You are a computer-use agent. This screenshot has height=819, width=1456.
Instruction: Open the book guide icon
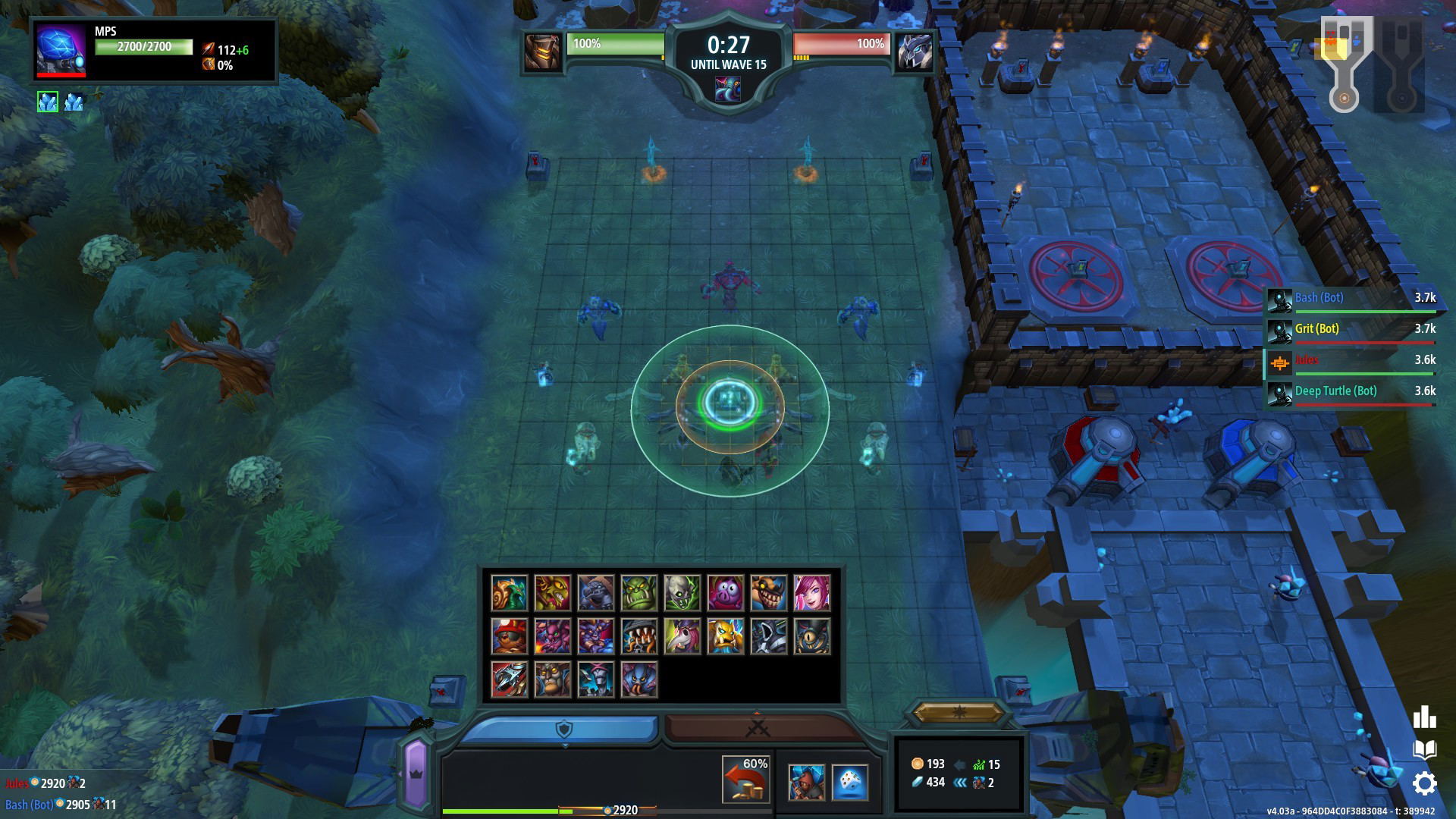[x=1424, y=750]
